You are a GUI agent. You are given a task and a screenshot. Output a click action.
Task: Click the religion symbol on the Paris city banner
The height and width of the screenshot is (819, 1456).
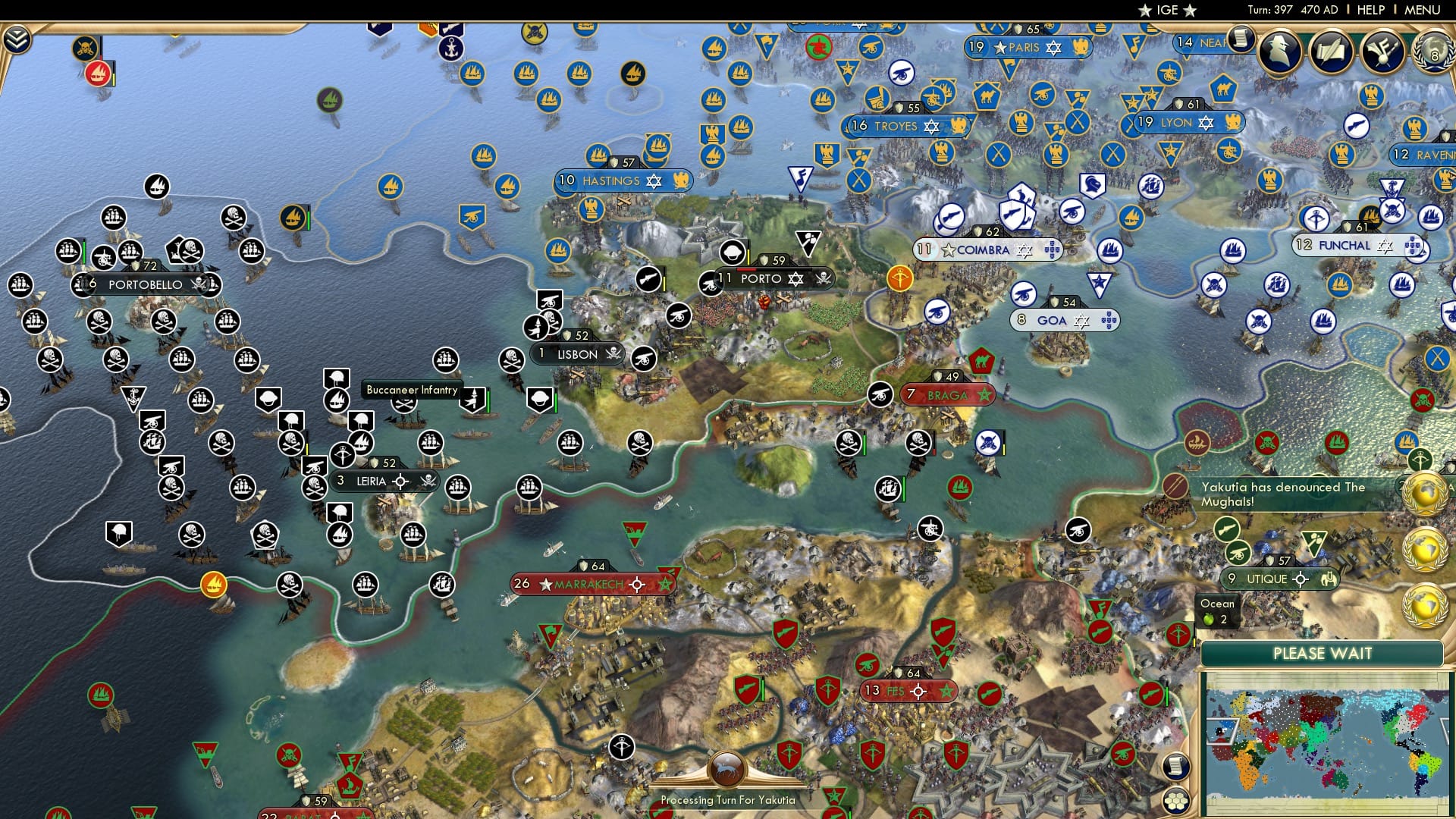point(1054,48)
